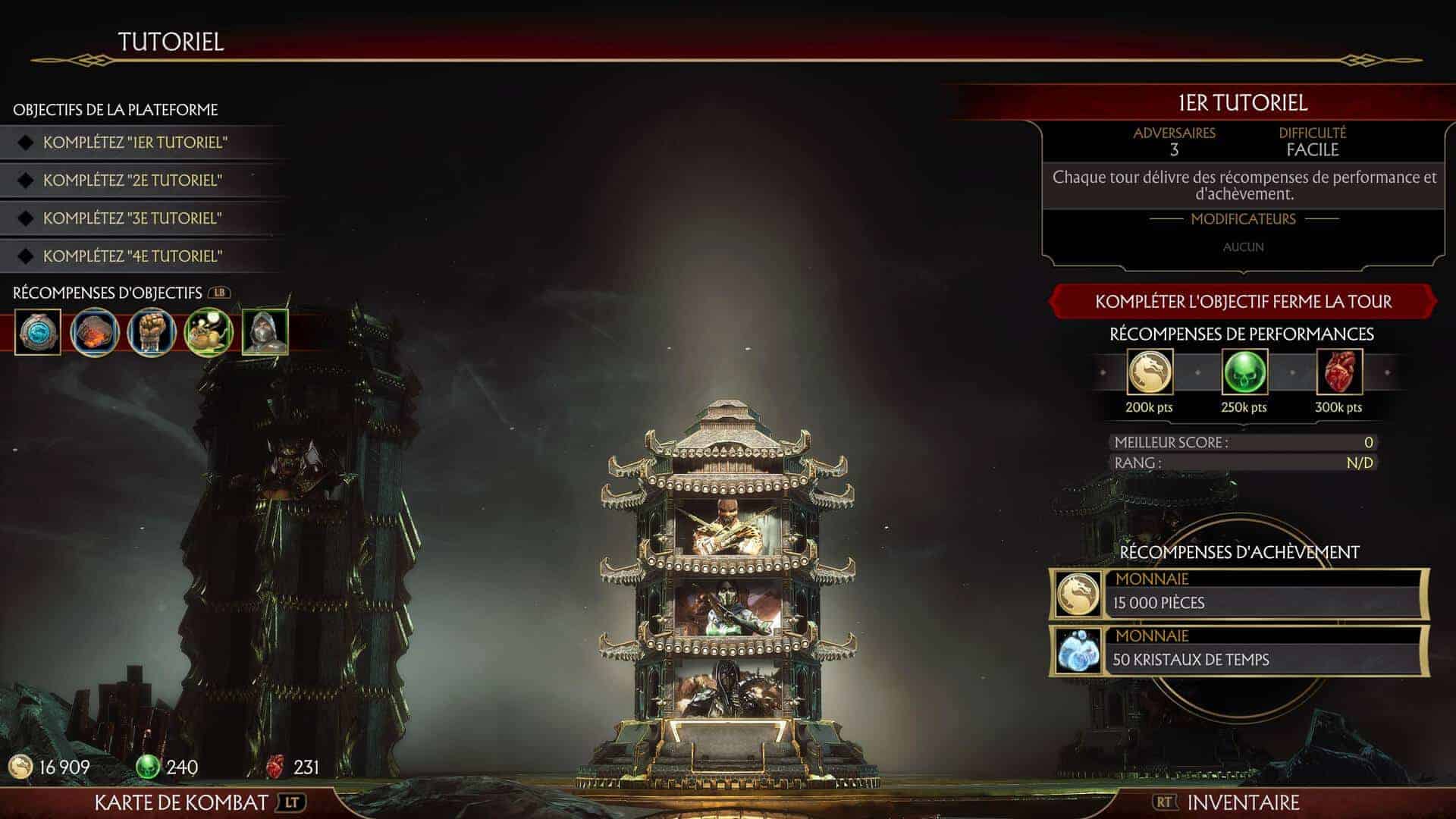Screen dimensions: 1456x819
Task: Pick the Komplétez "4e Tutoriel" objective
Action: point(133,256)
